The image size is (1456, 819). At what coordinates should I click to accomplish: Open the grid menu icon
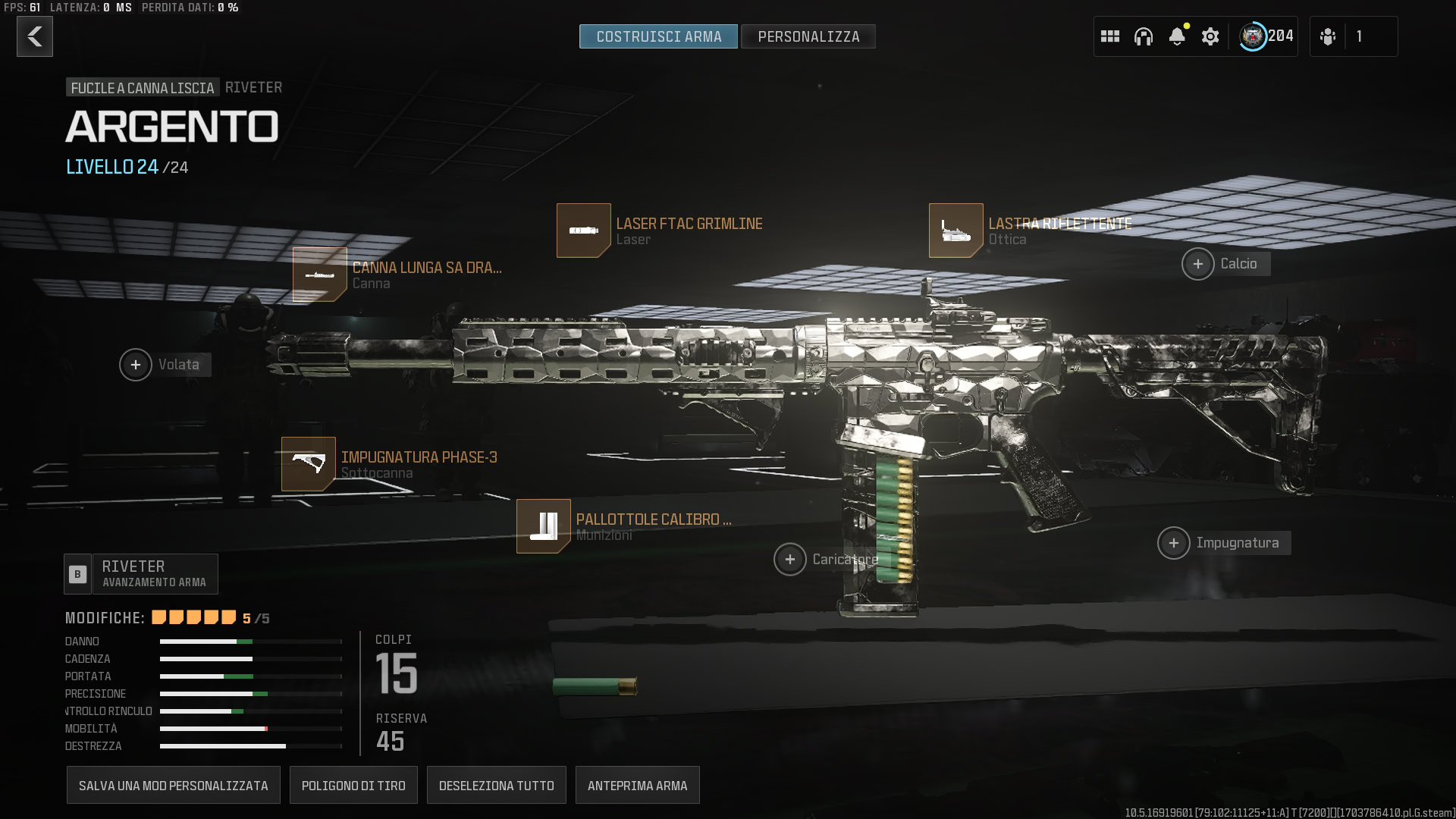click(1110, 36)
